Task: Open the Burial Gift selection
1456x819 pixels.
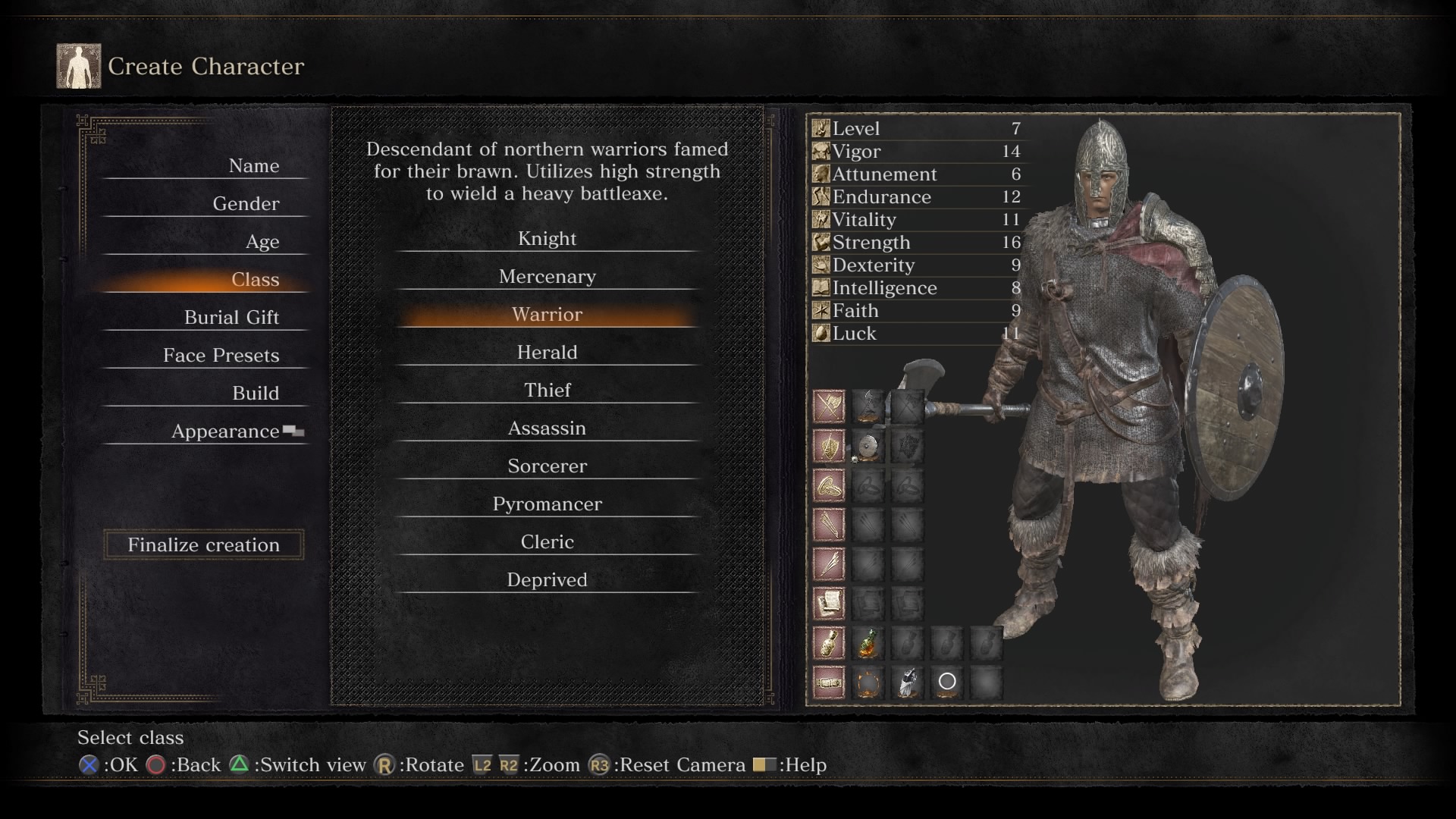Action: point(231,318)
